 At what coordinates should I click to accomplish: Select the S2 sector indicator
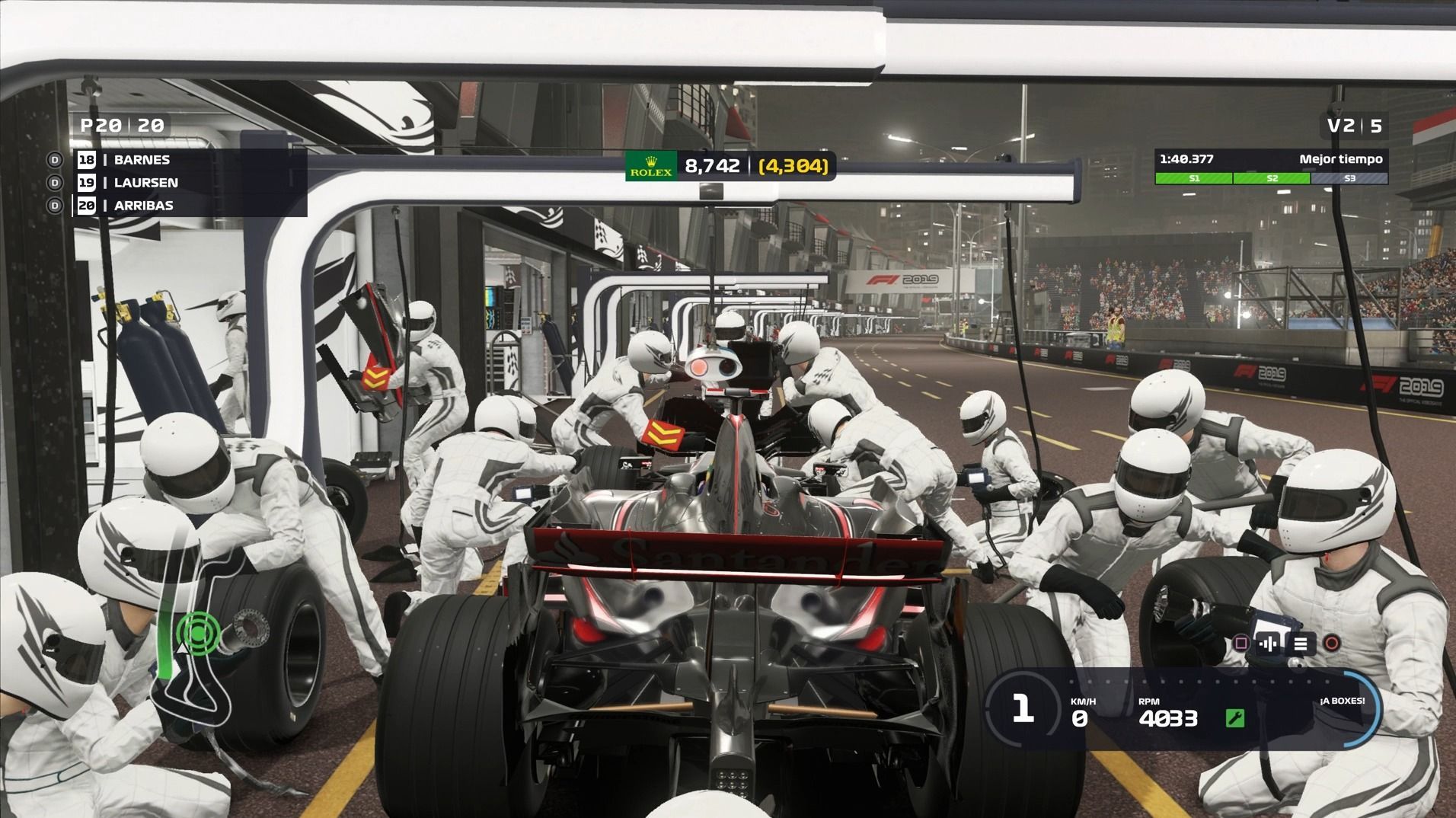1271,178
